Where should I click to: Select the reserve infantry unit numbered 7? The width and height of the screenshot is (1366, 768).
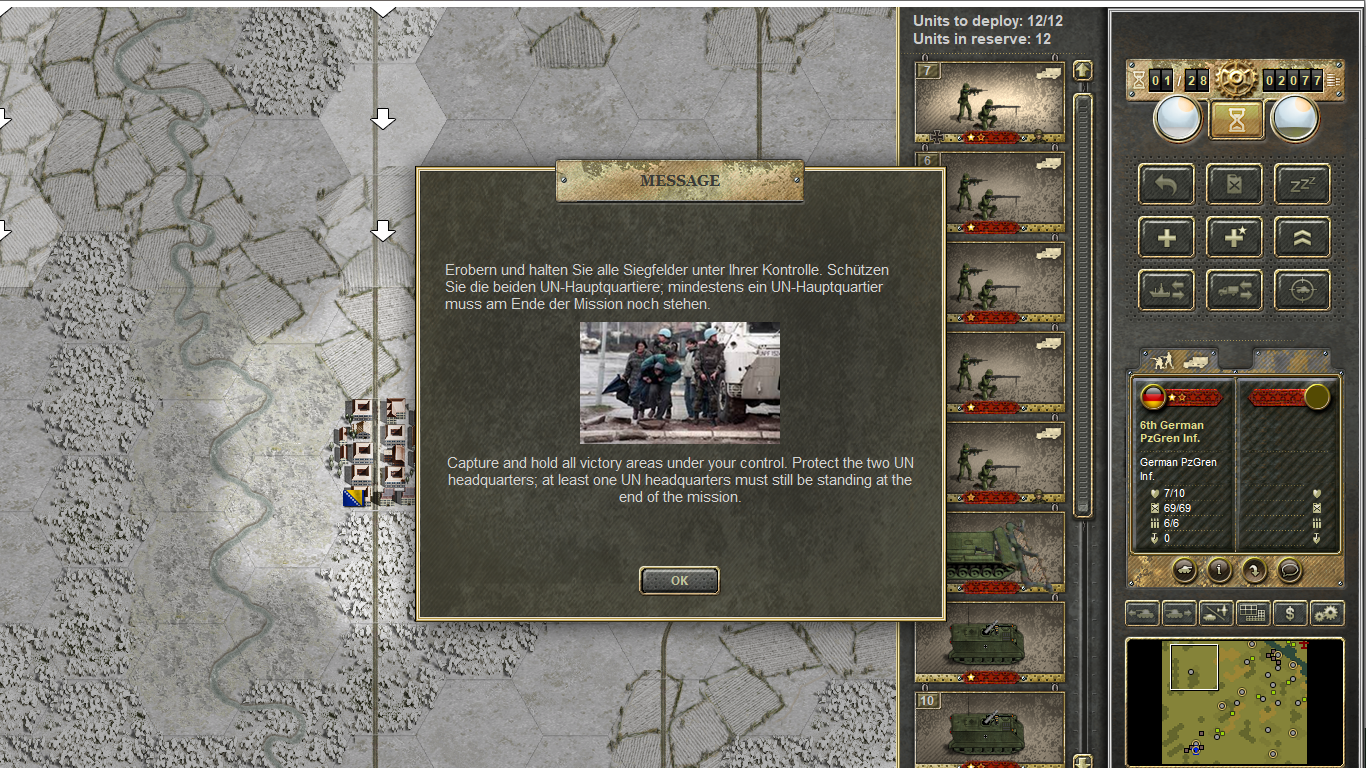[990, 101]
